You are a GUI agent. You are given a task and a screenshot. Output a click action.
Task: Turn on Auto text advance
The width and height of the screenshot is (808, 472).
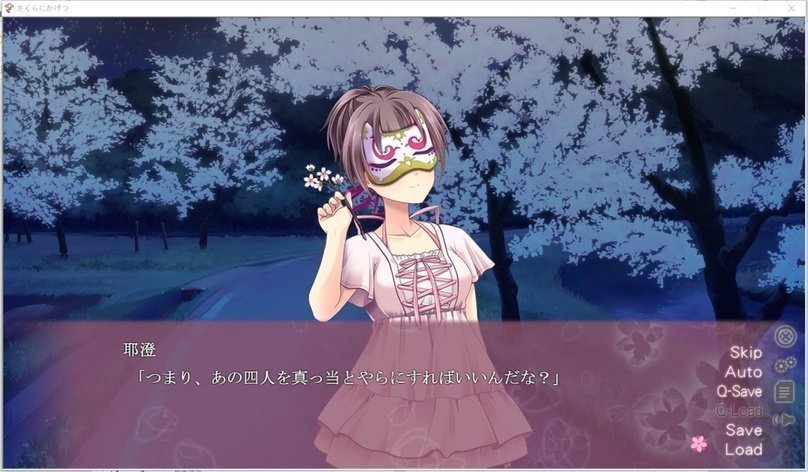click(x=743, y=371)
